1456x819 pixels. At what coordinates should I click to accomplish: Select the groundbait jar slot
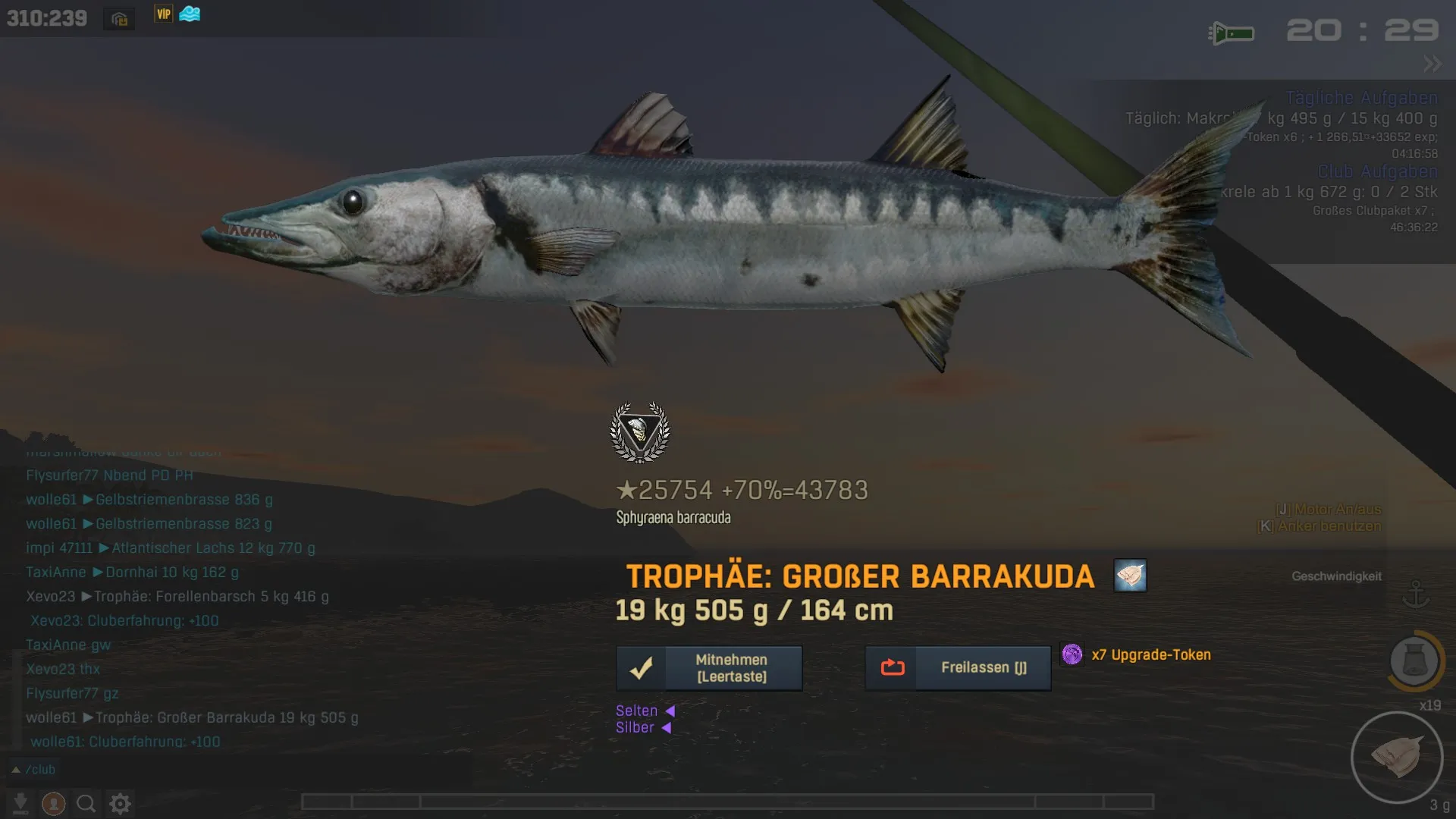tap(1414, 661)
